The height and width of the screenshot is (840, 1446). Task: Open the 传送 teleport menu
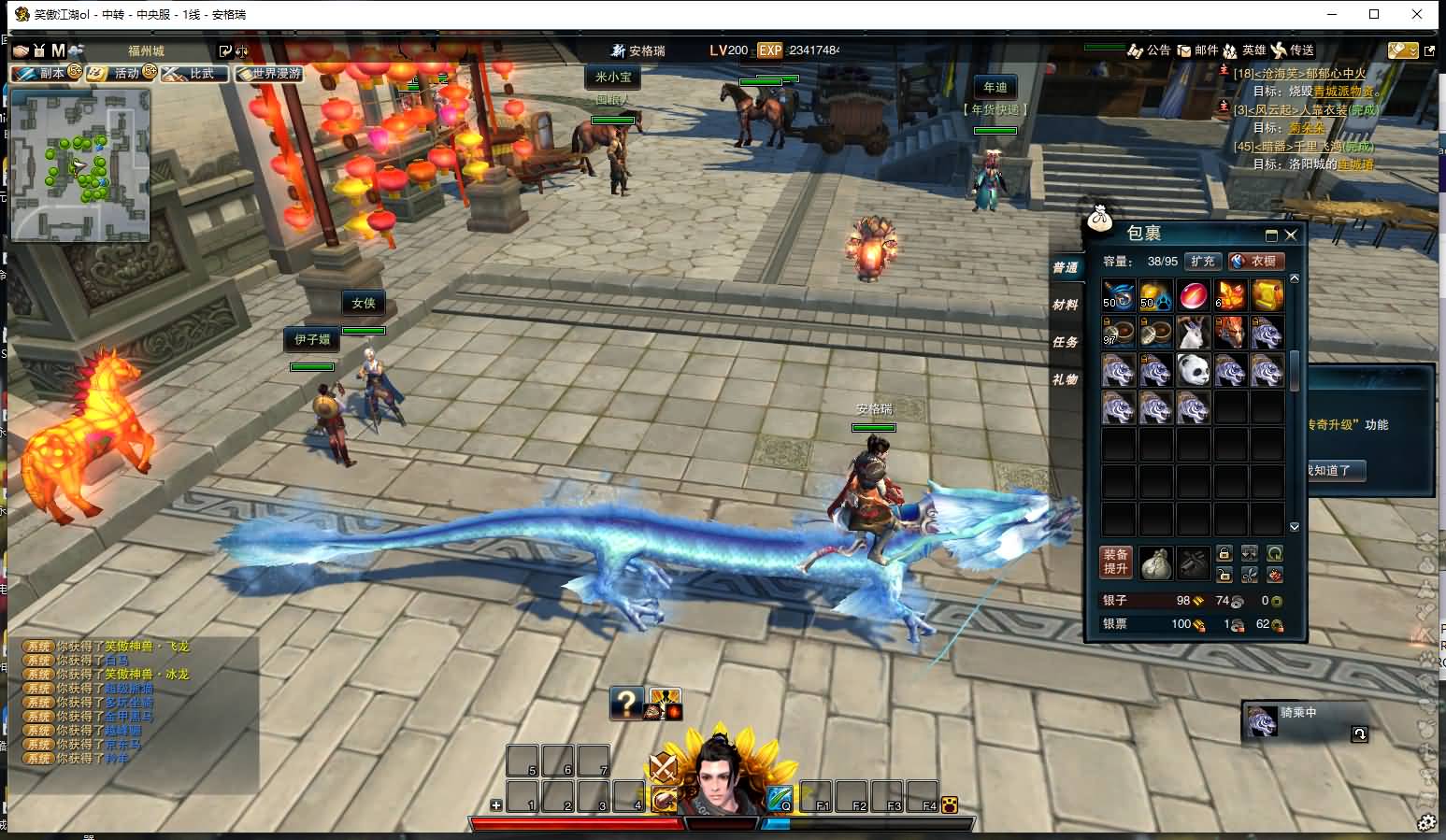tap(1293, 50)
